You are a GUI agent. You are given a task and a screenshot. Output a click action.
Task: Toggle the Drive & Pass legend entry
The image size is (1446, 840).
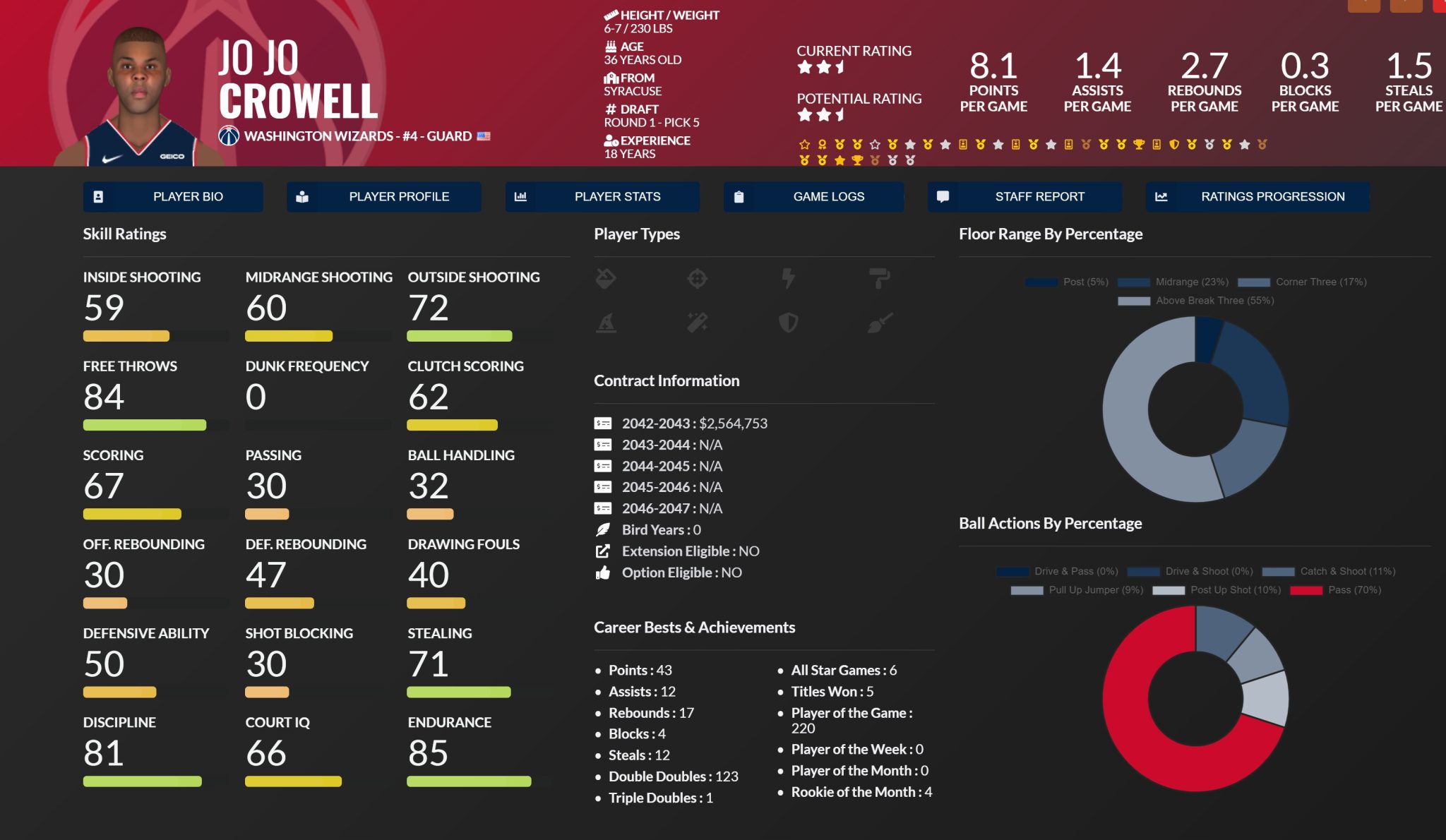[1058, 572]
